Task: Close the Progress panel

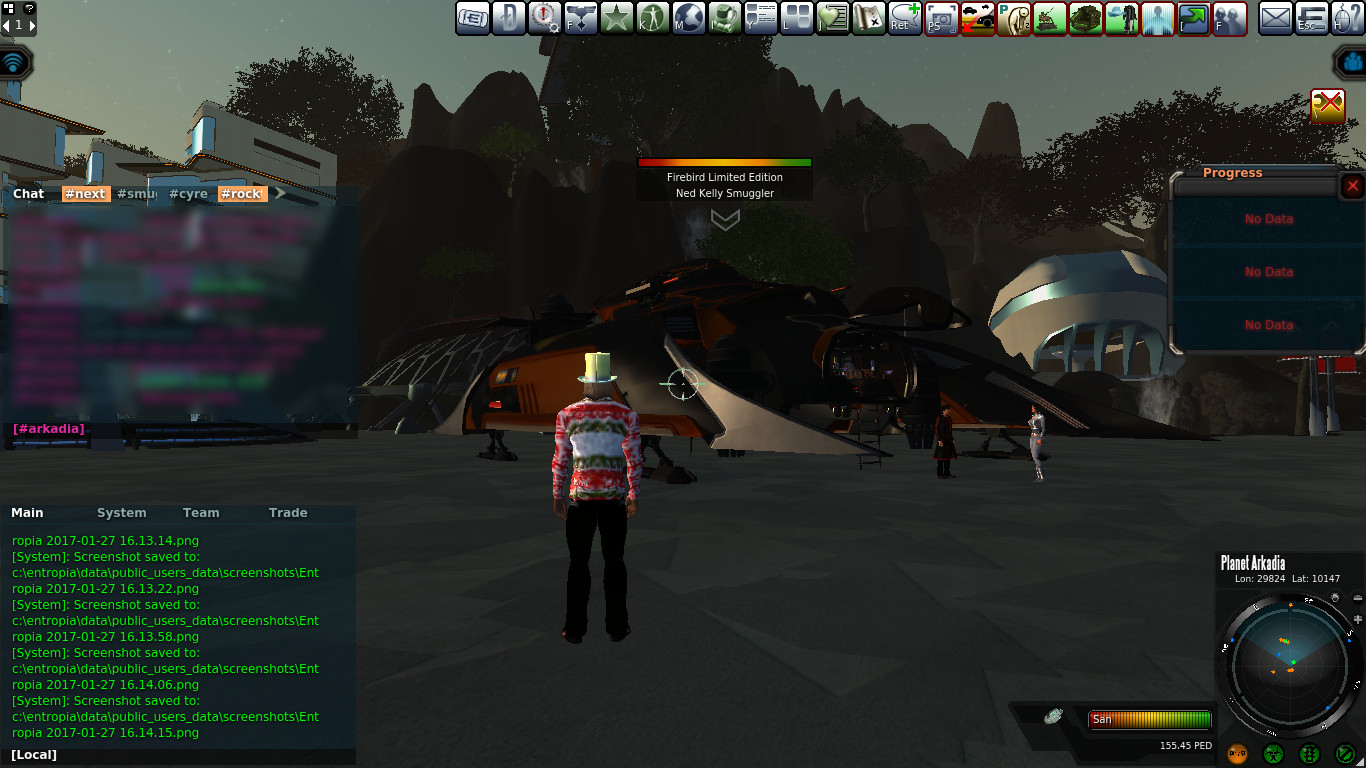Action: [x=1352, y=186]
